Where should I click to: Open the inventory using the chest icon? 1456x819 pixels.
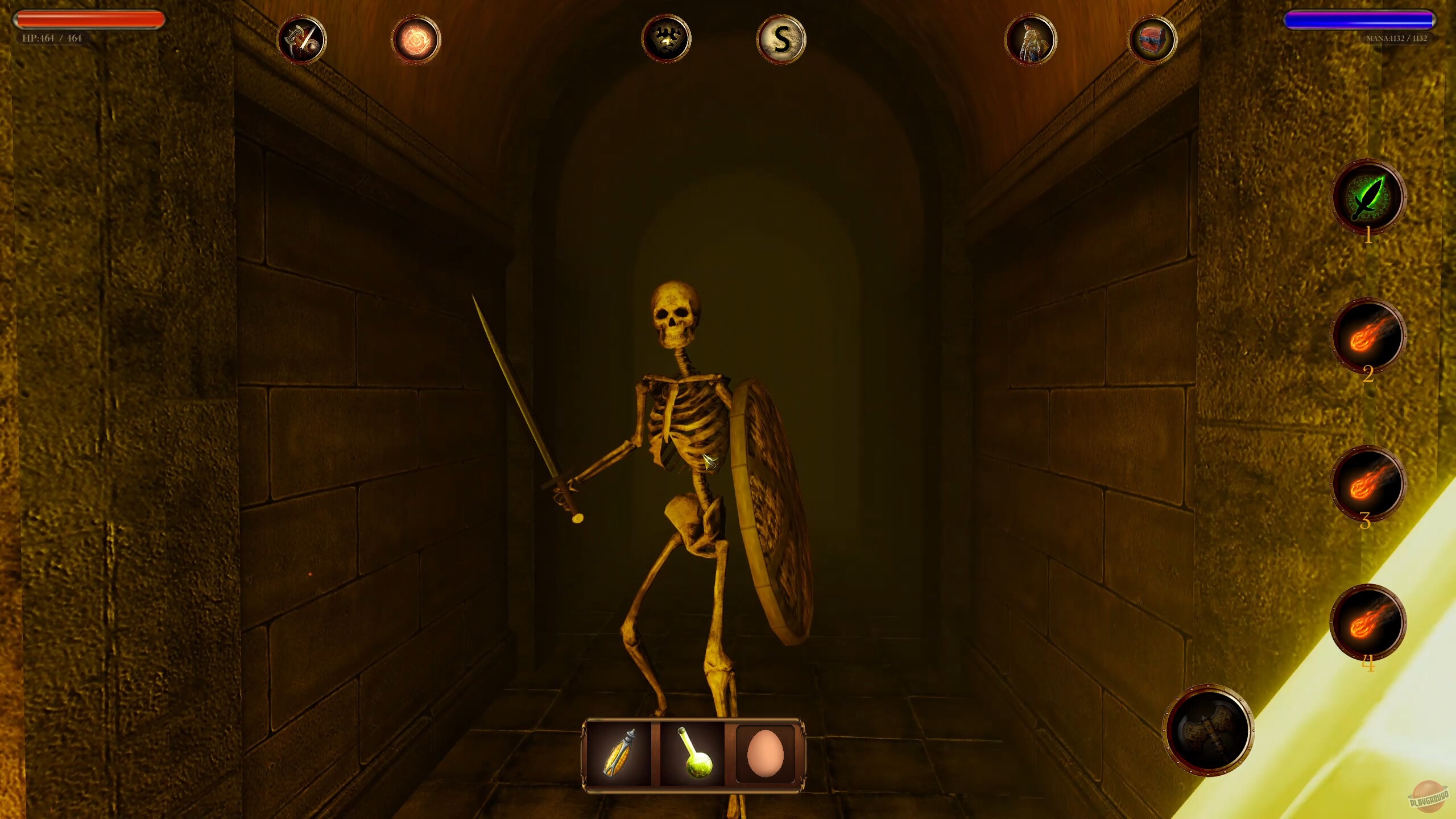1154,39
